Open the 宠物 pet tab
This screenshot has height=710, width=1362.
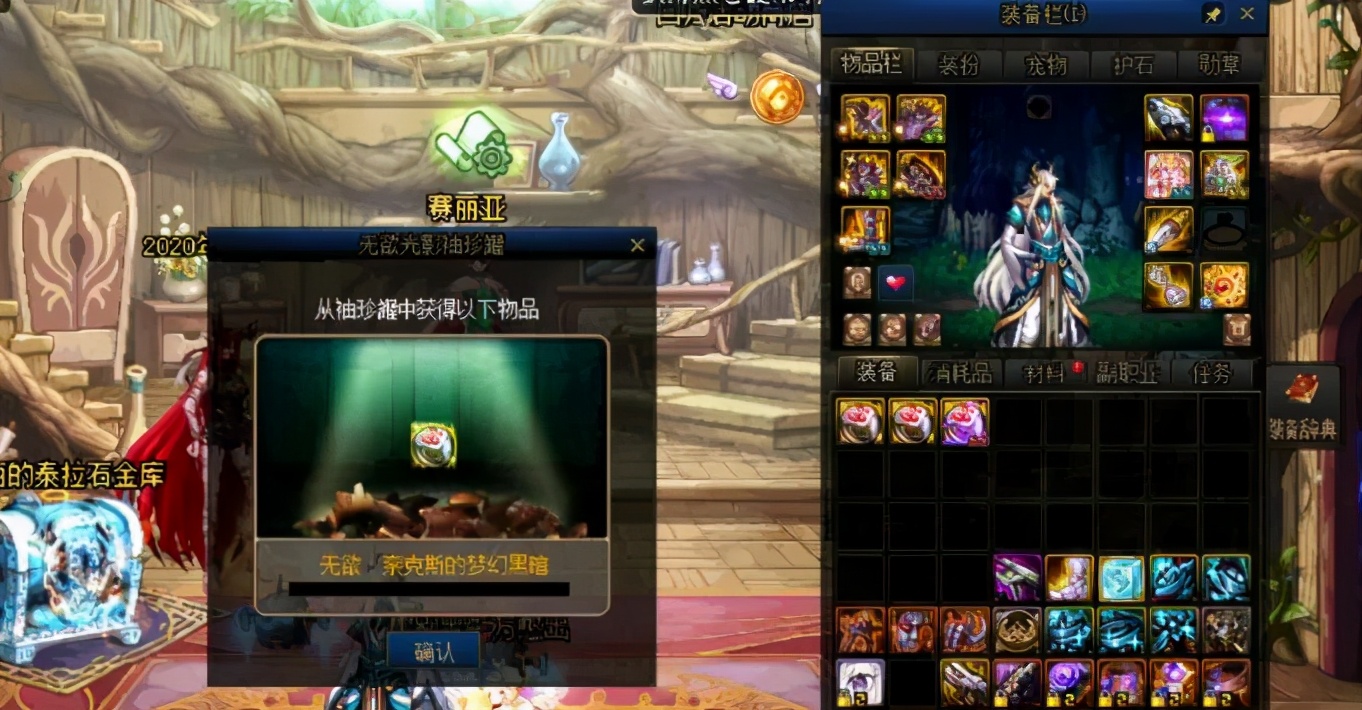coord(1046,65)
